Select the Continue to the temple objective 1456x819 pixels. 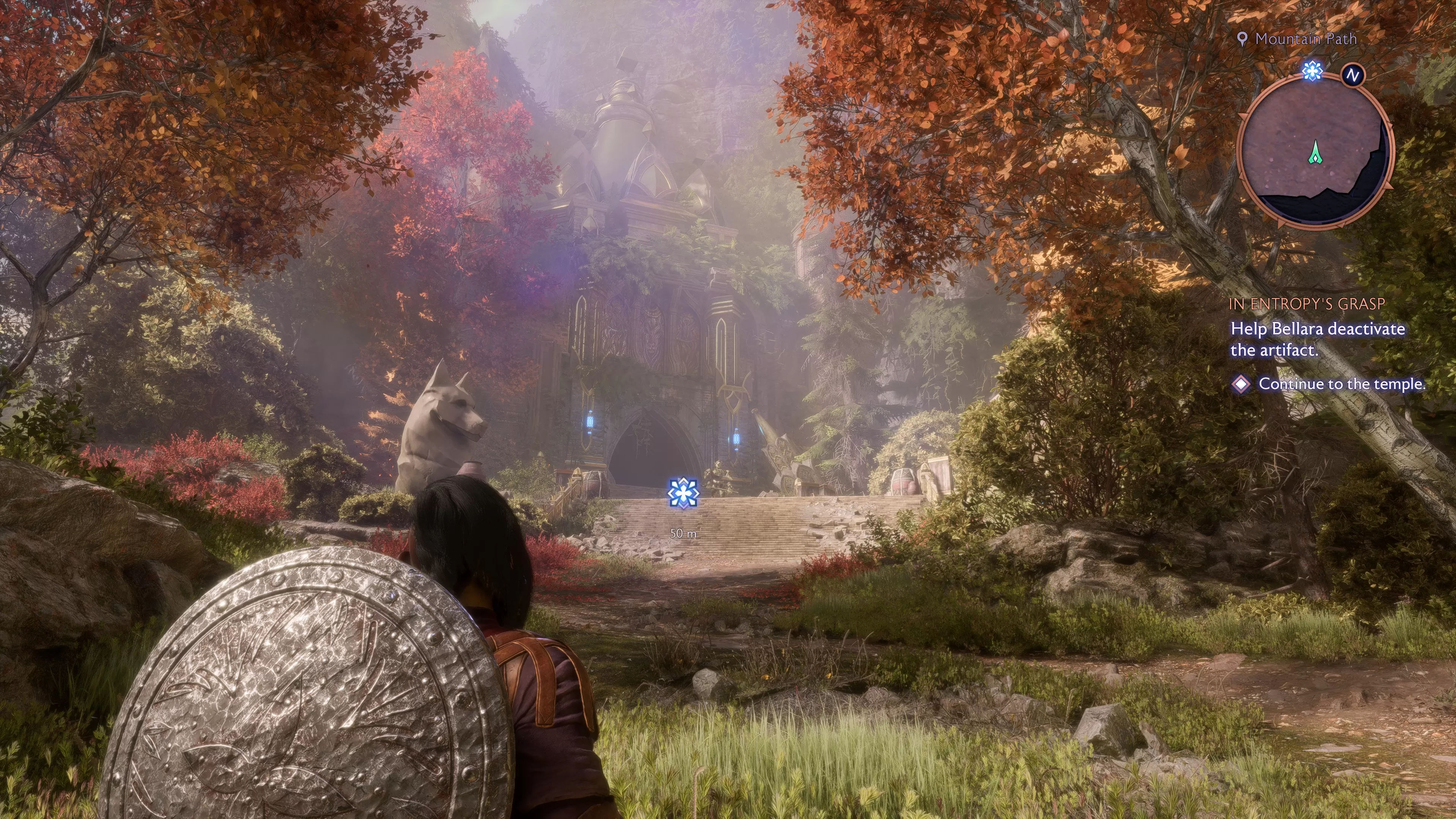tap(1341, 384)
